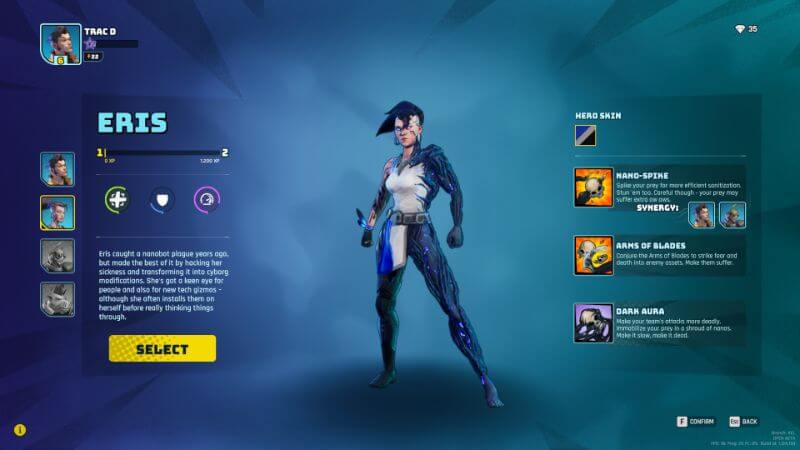Choose the first hero portrait in the list
Image resolution: width=800 pixels, height=450 pixels.
(57, 169)
